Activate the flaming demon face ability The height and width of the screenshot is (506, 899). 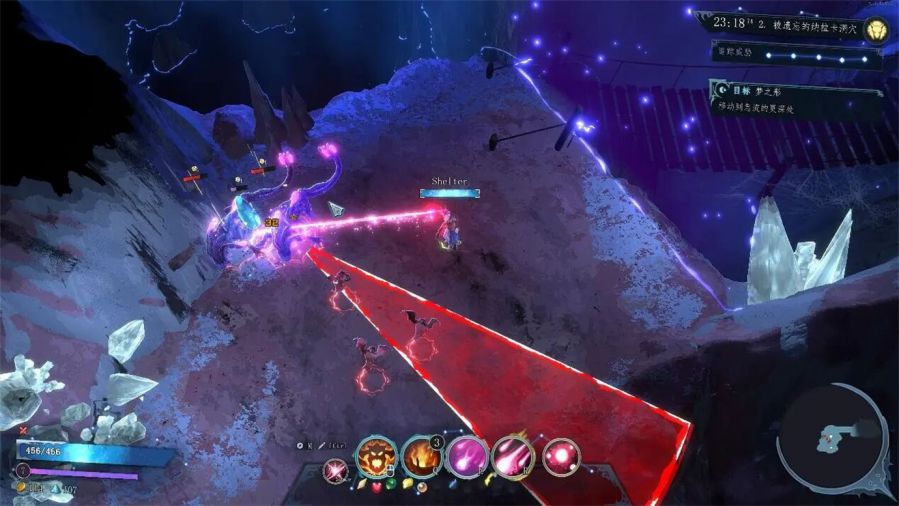tap(377, 457)
